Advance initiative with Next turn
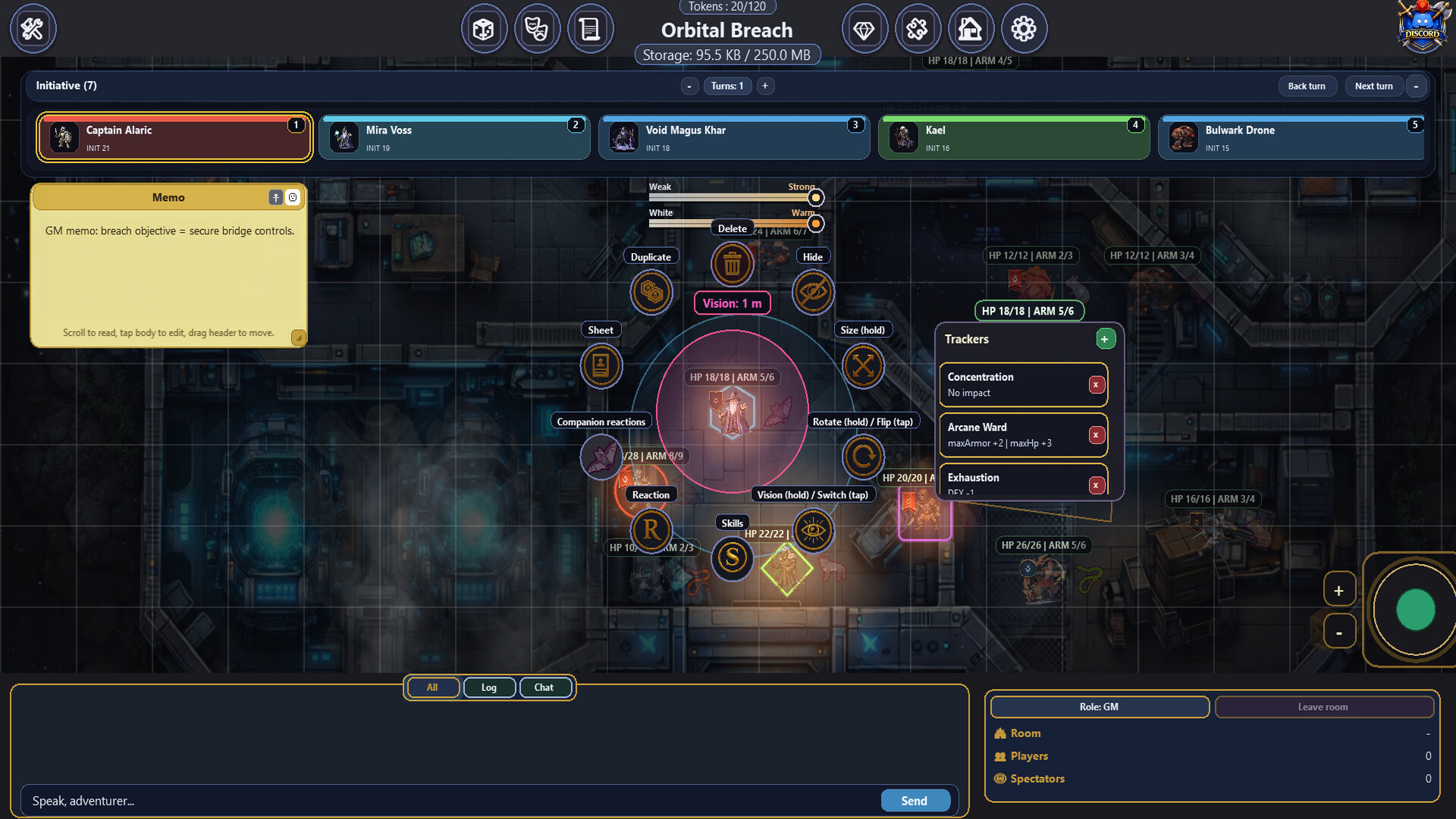1456x819 pixels. point(1374,86)
